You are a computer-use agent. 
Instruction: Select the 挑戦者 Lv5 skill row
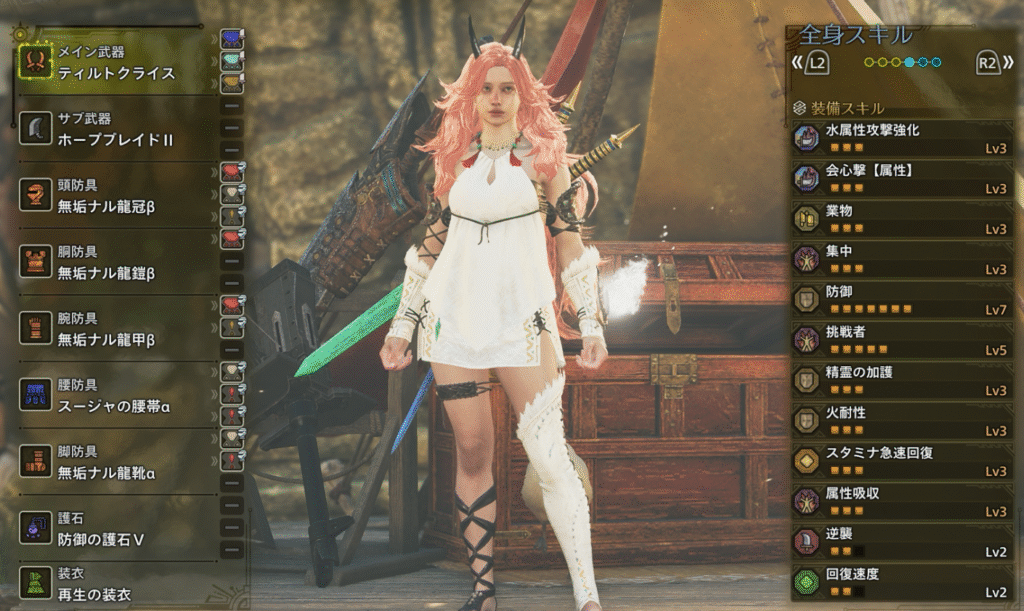point(899,340)
